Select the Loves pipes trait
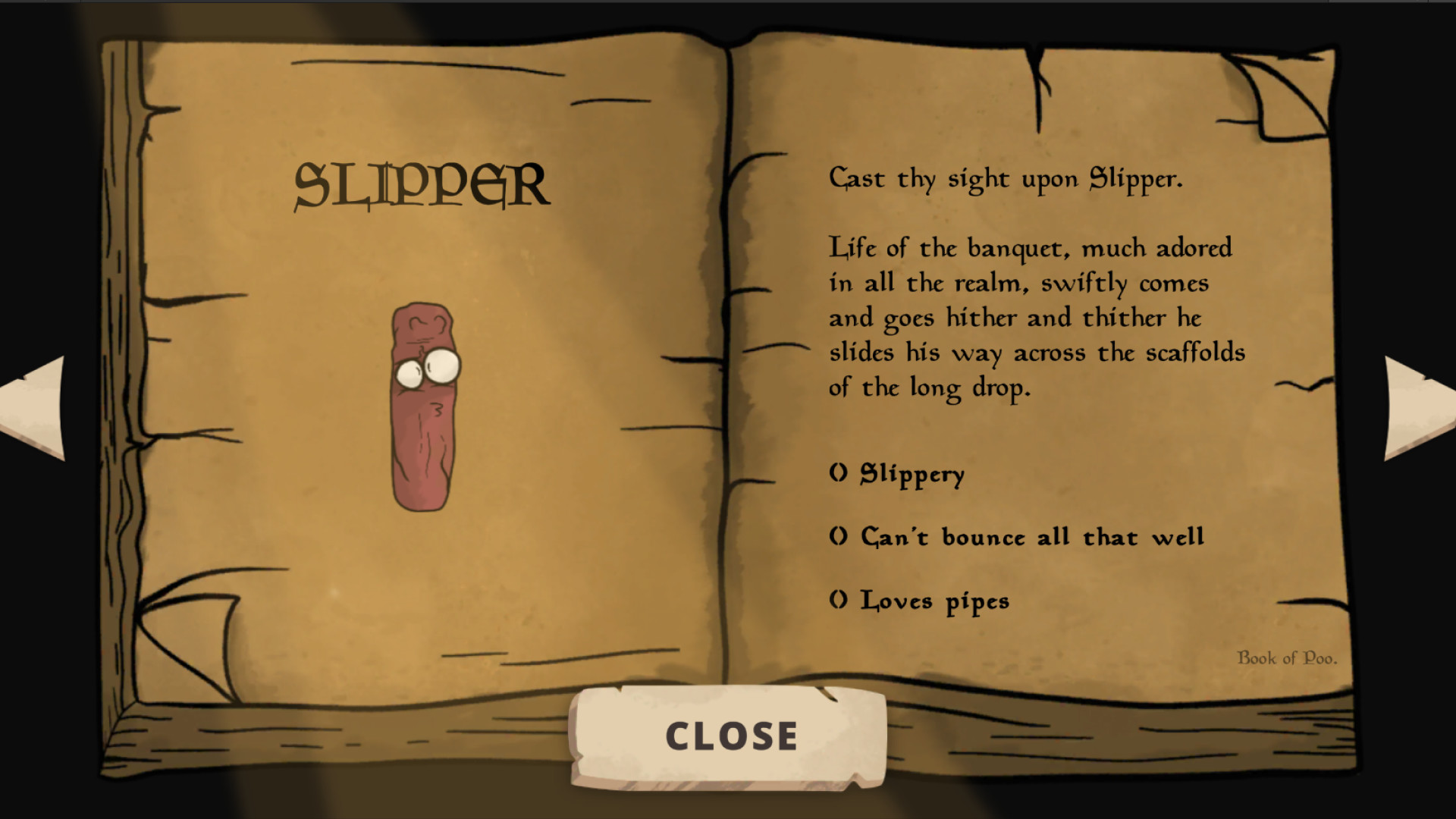The image size is (1456, 819). tap(921, 601)
